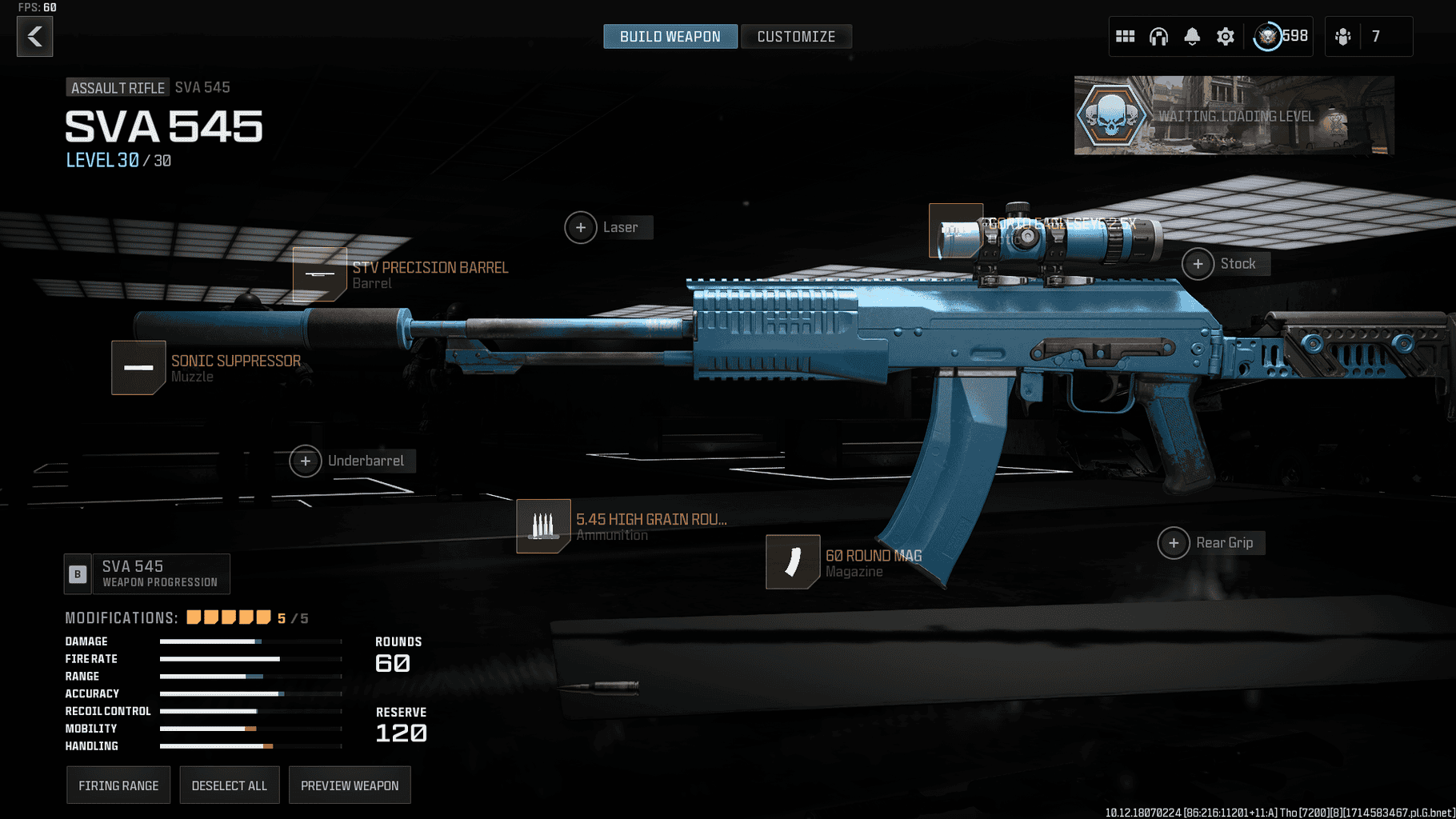
Task: Open the social players panel icon
Action: tap(1342, 36)
